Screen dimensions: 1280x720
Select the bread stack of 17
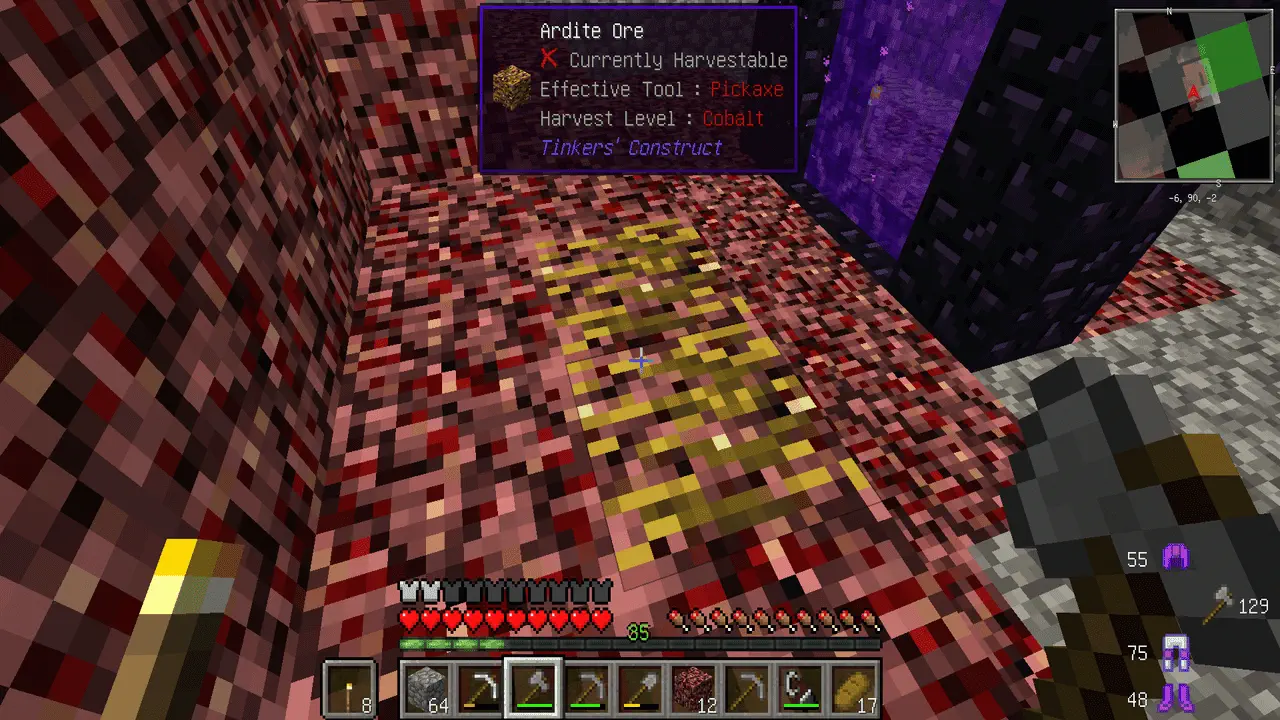tap(855, 689)
